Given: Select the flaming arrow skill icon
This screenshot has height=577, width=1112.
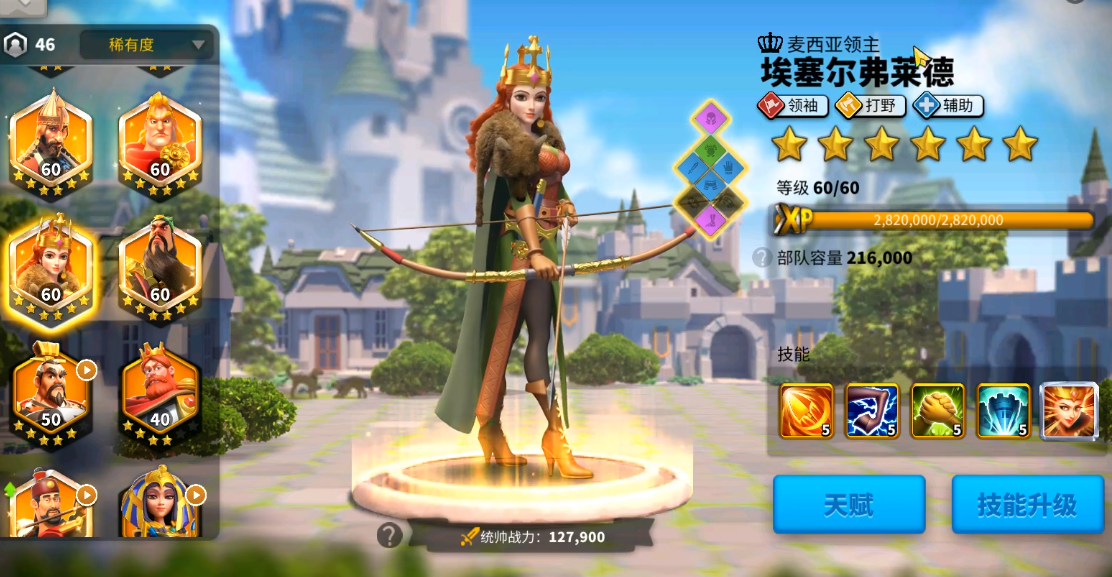Looking at the screenshot, I should click(x=805, y=411).
